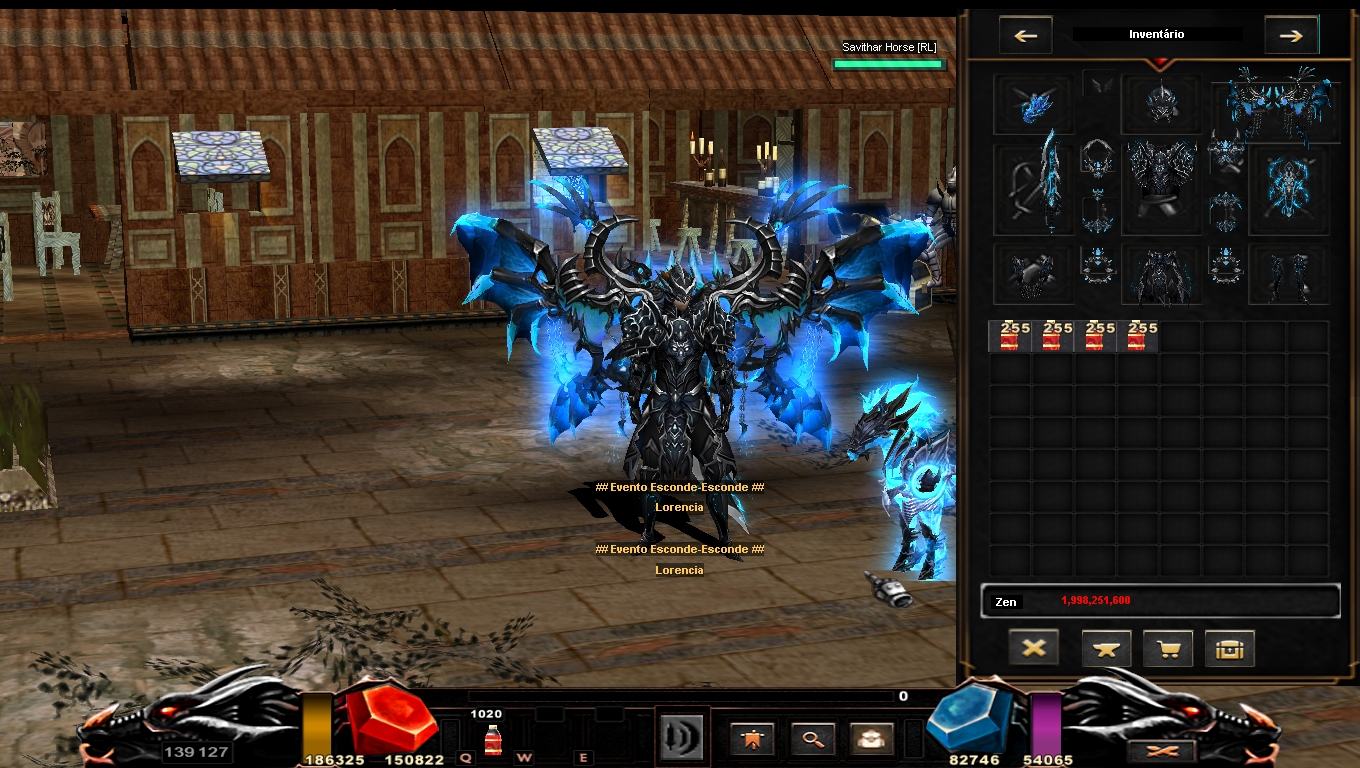Click the green health bar above Savithar Horse

pos(888,62)
